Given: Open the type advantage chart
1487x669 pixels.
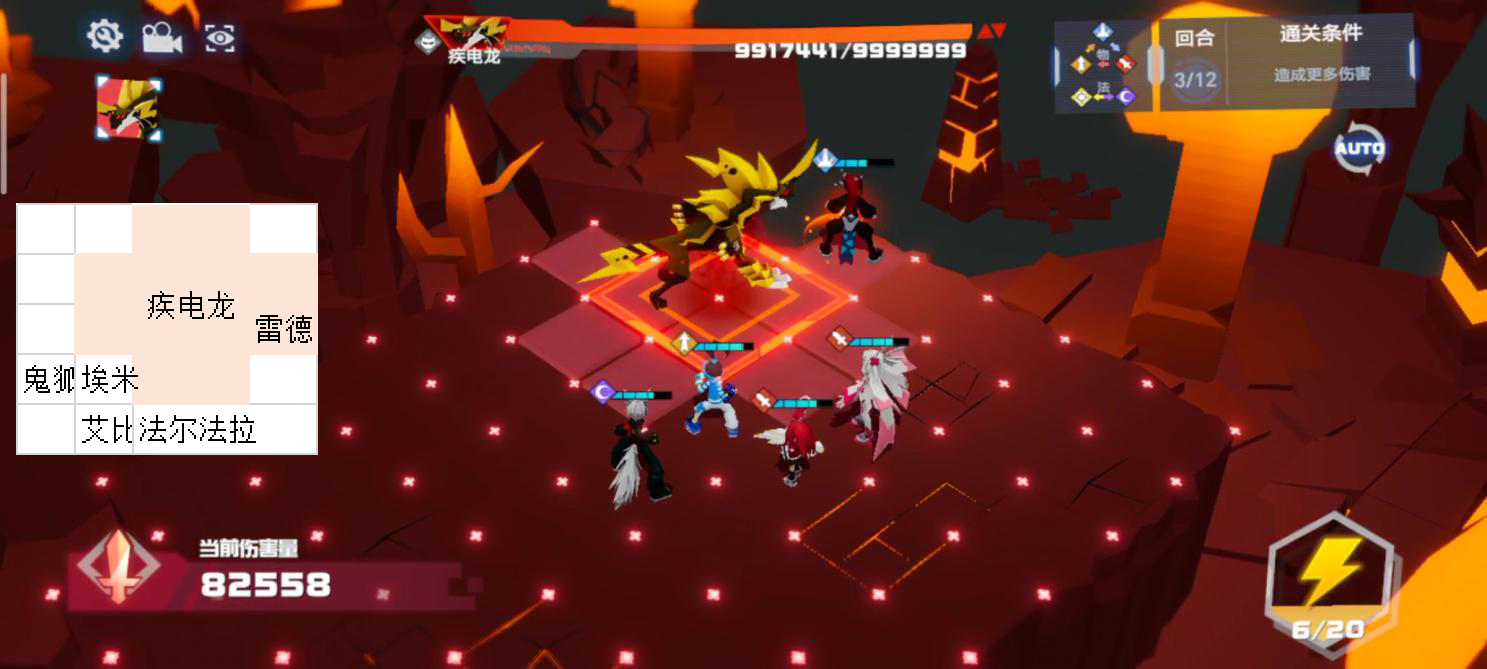Looking at the screenshot, I should point(1104,65).
